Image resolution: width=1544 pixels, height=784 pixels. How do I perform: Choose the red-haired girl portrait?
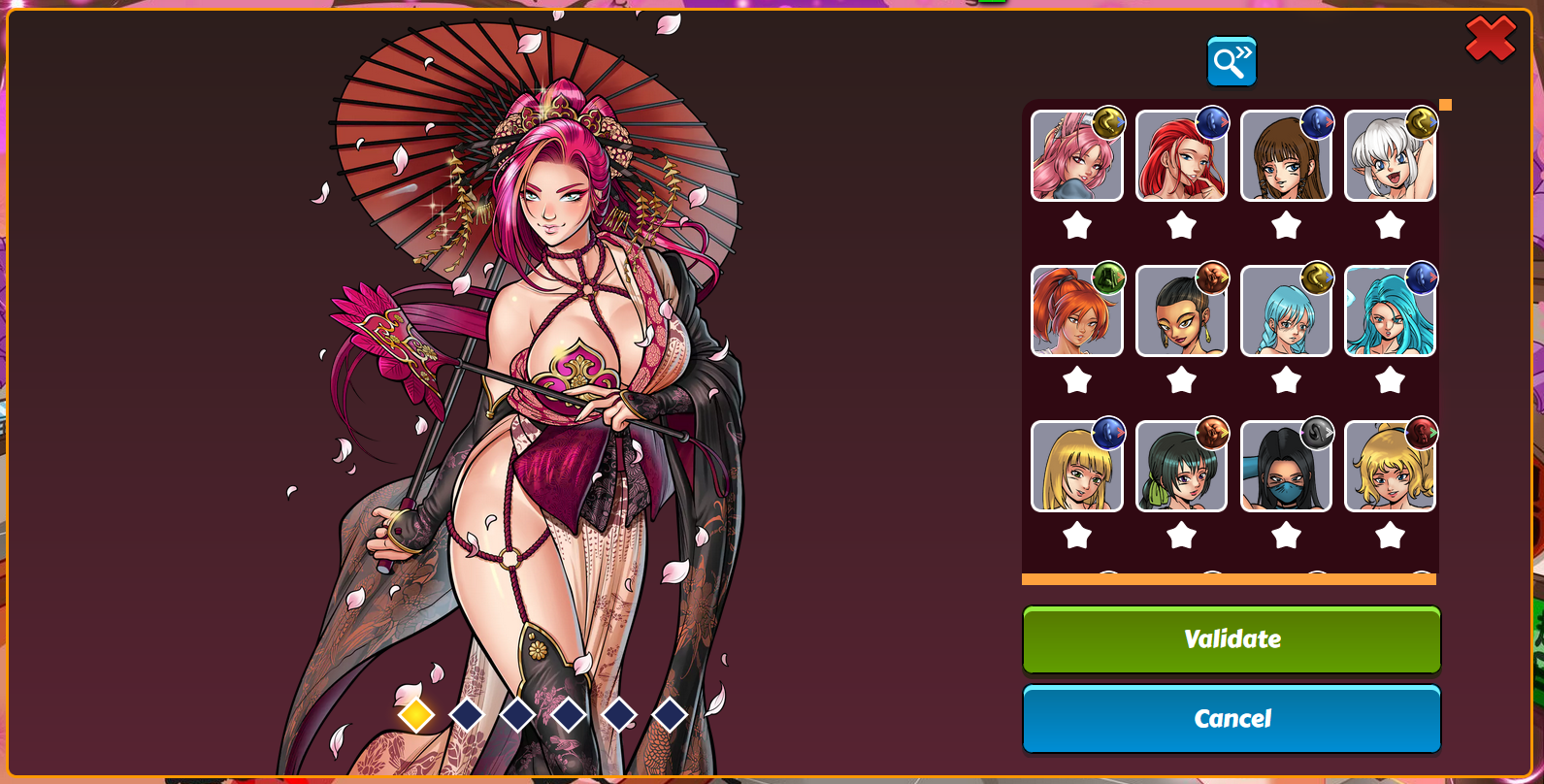pos(1181,157)
